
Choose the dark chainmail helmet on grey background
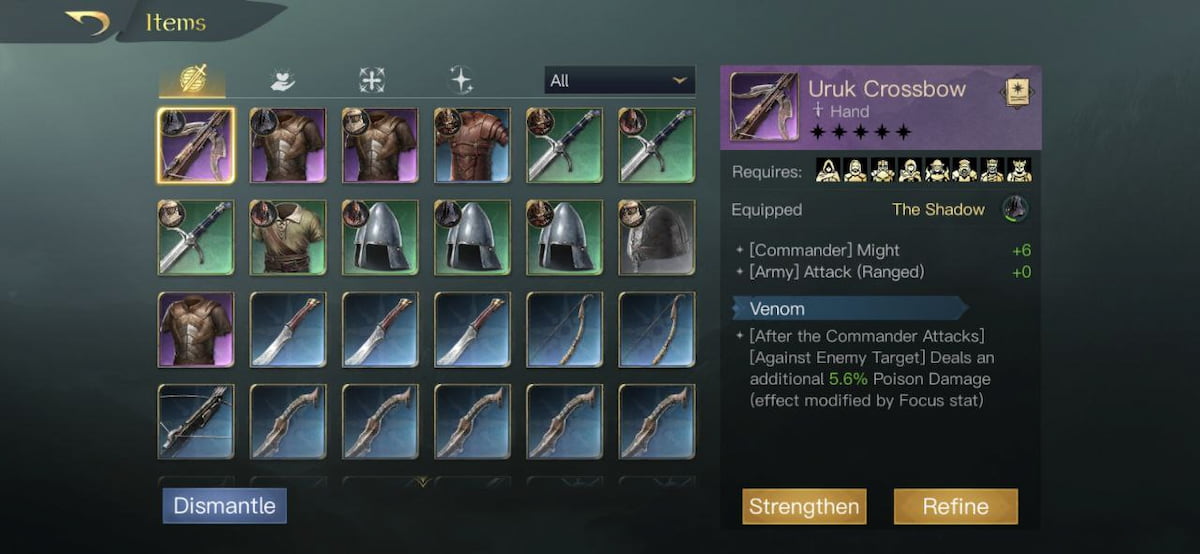tap(656, 238)
